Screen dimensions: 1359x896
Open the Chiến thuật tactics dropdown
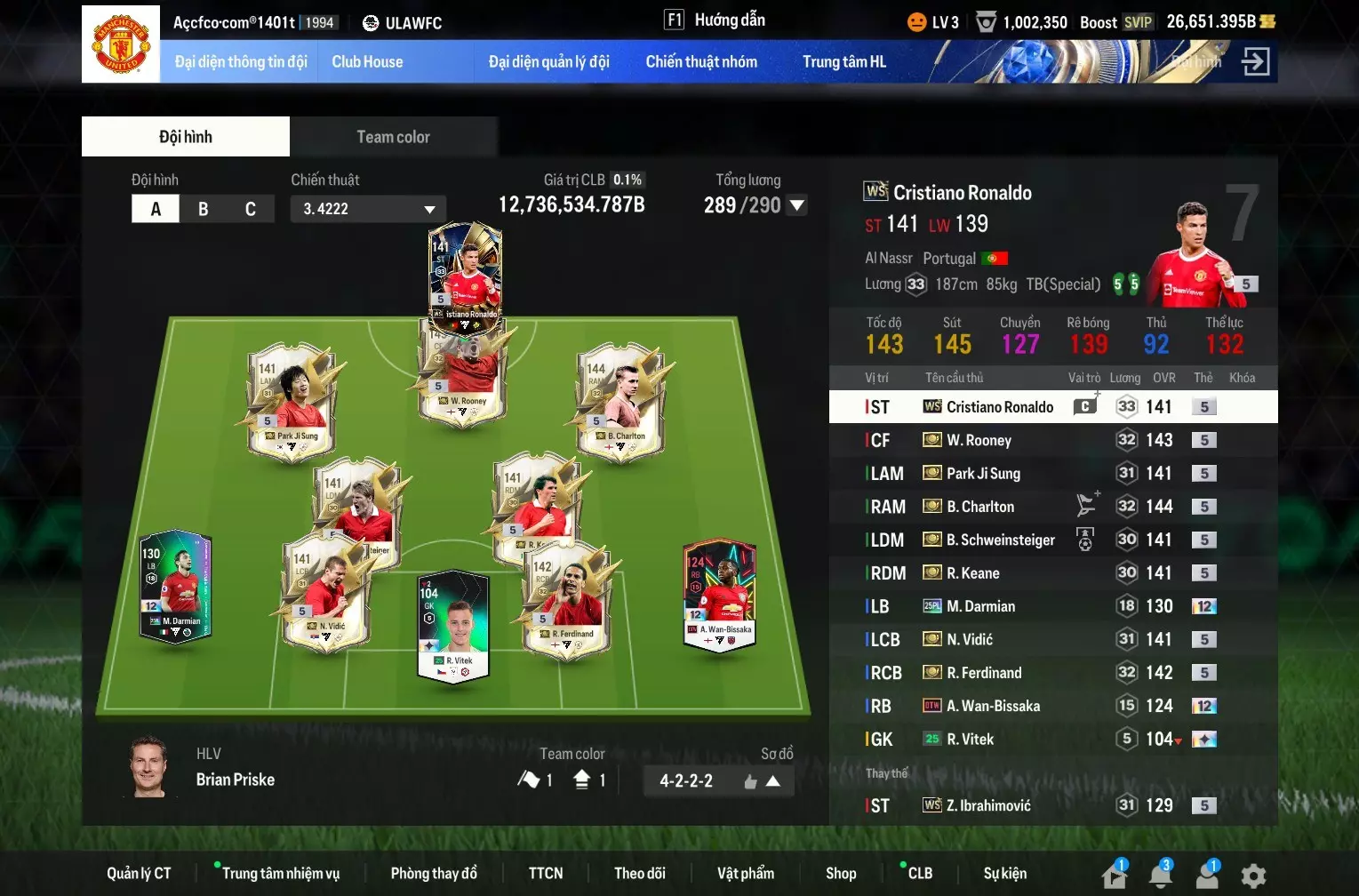[x=368, y=209]
